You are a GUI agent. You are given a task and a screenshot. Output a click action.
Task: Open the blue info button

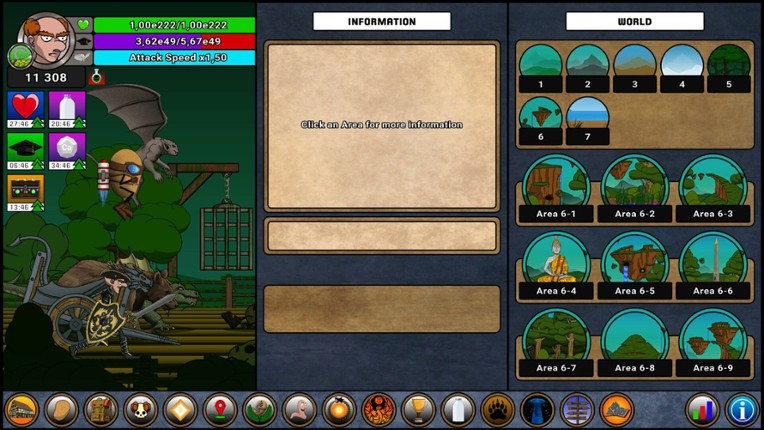tap(741, 409)
